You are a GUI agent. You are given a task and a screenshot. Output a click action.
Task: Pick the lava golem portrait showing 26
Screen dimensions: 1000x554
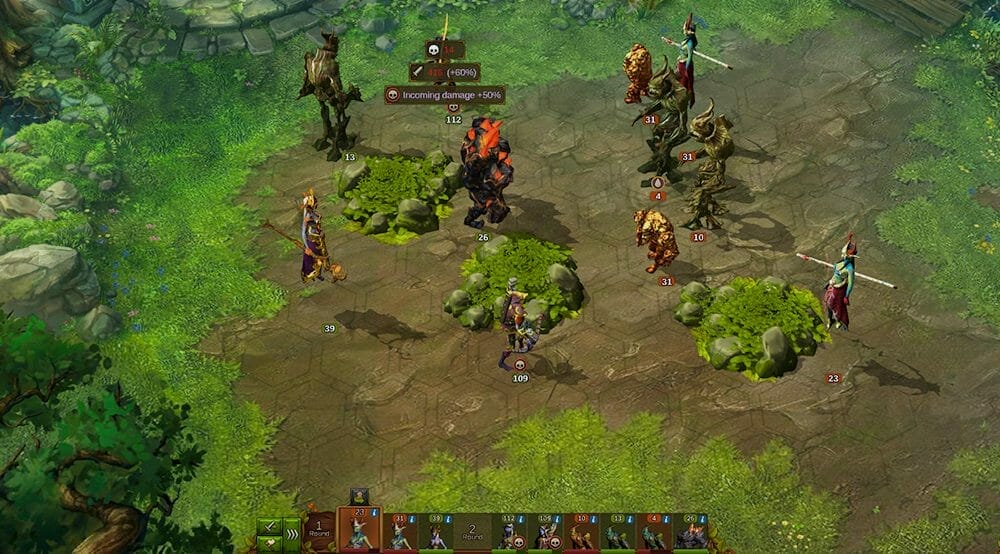(x=691, y=533)
